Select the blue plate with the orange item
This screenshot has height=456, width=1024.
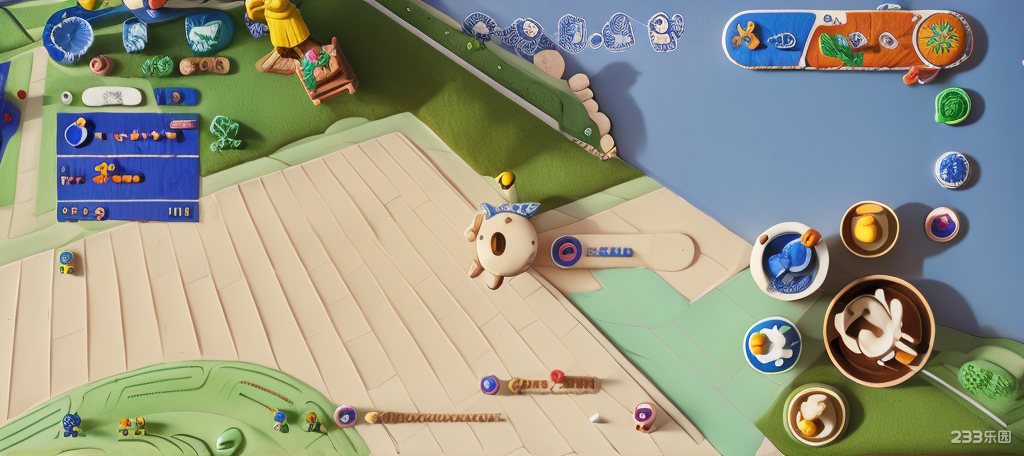[772, 345]
